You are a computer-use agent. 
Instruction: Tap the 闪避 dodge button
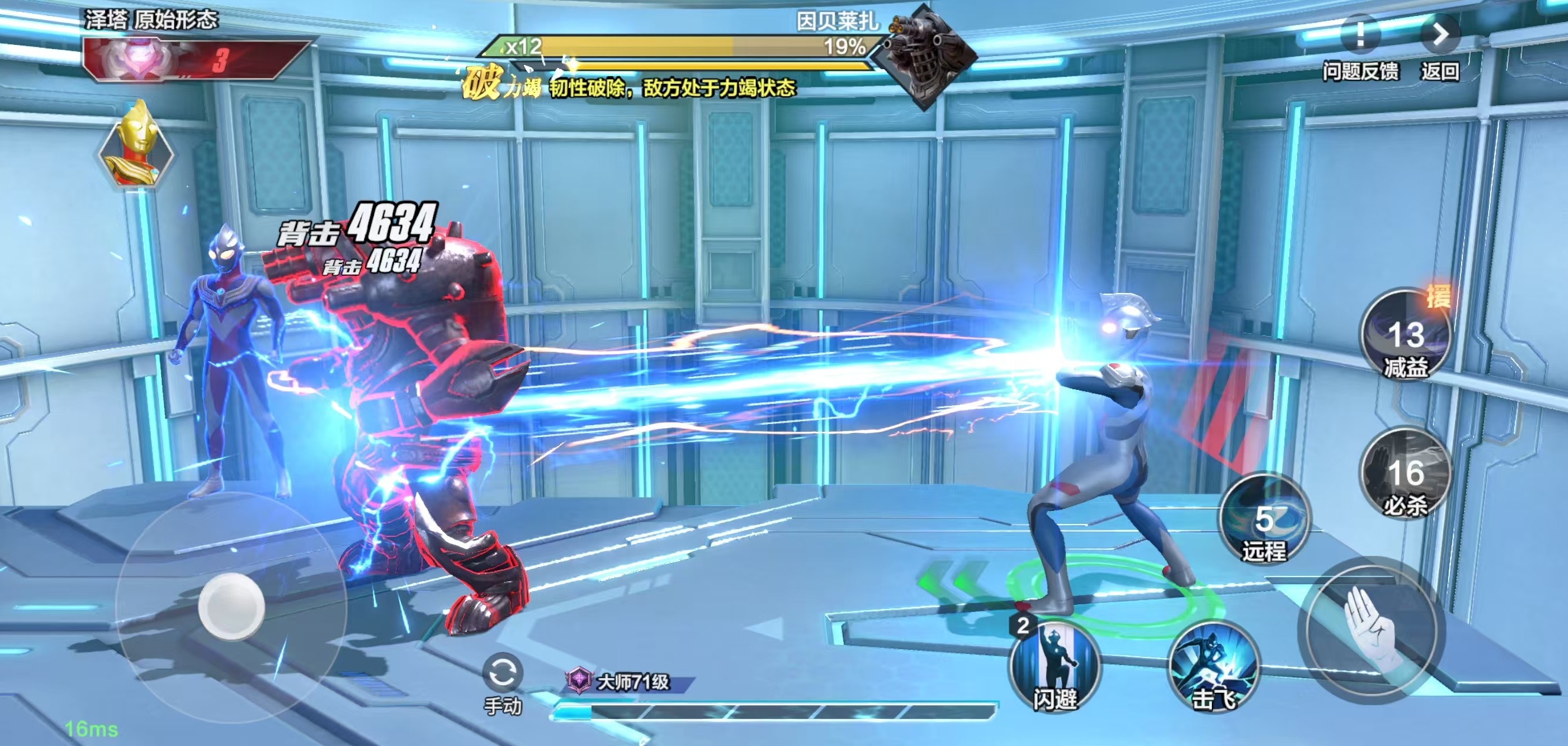[1054, 666]
